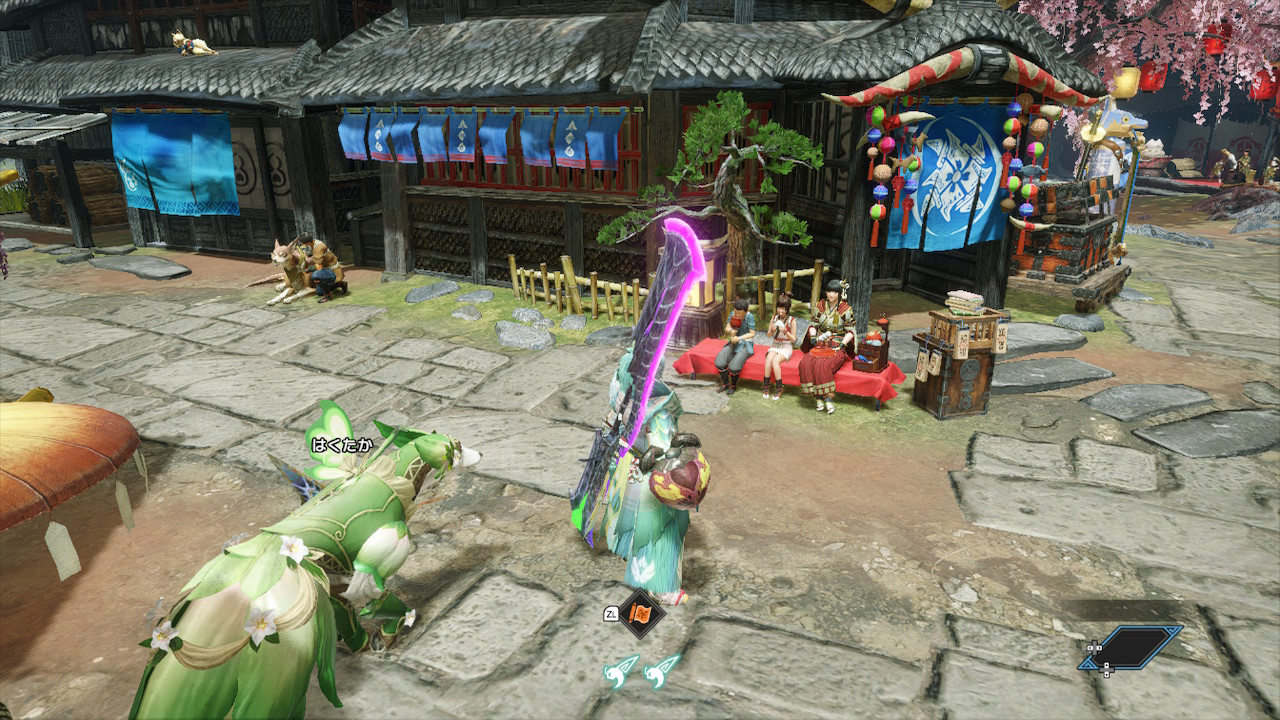
Task: Click the はくたか name tag
Action: pos(340,445)
